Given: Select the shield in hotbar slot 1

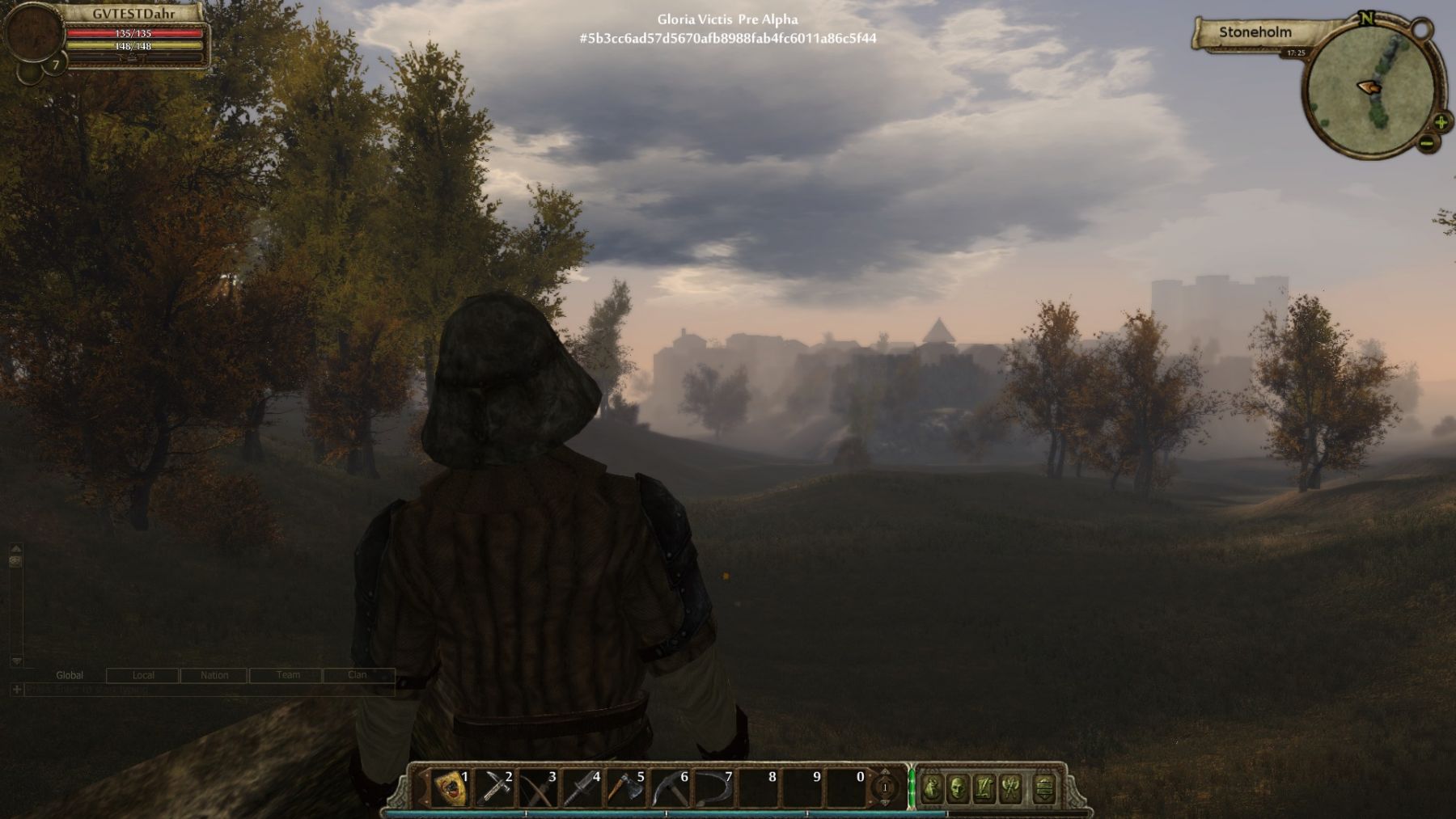Looking at the screenshot, I should click(x=451, y=787).
